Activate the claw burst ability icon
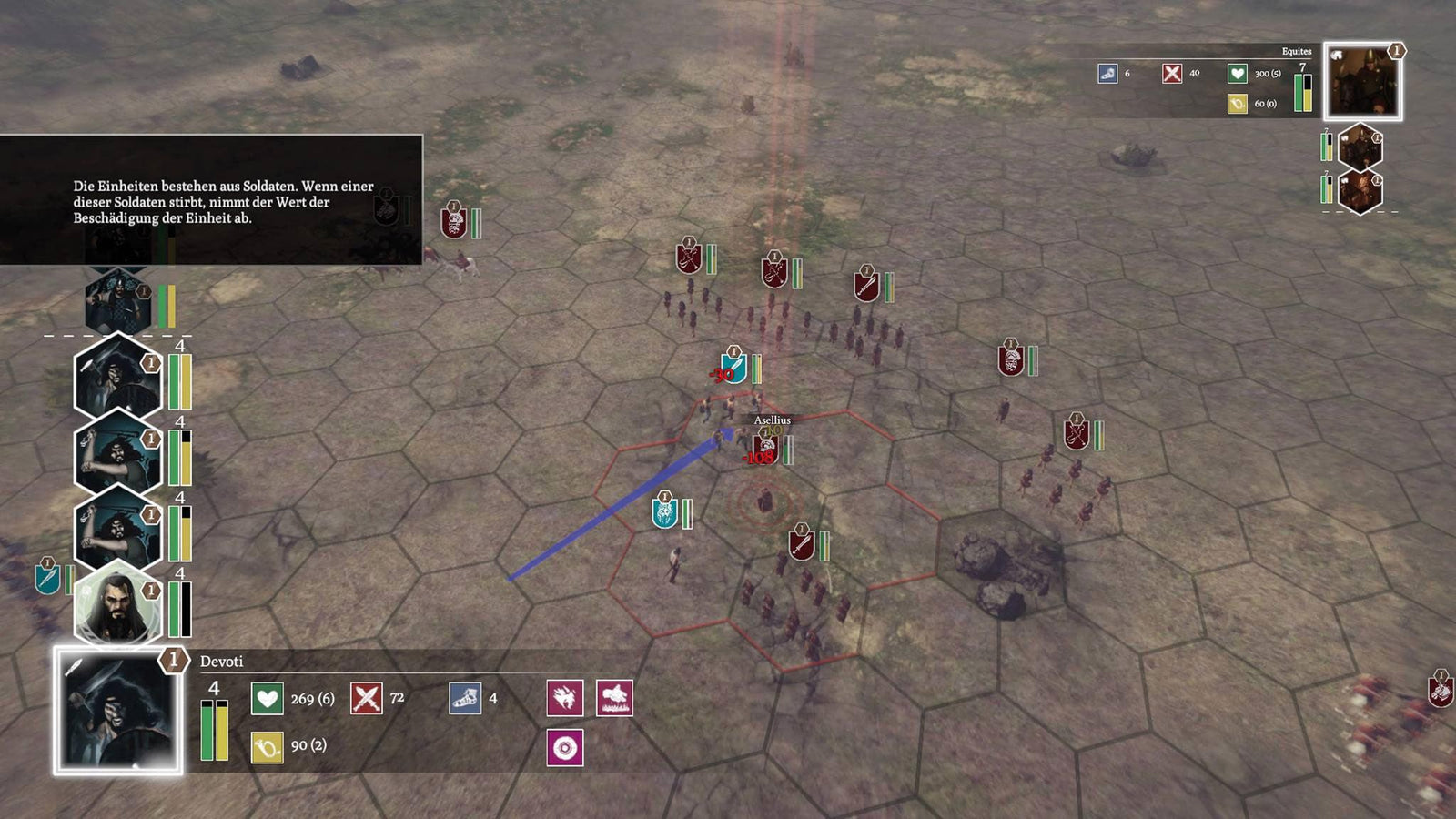The width and height of the screenshot is (1456, 819). coord(564,698)
